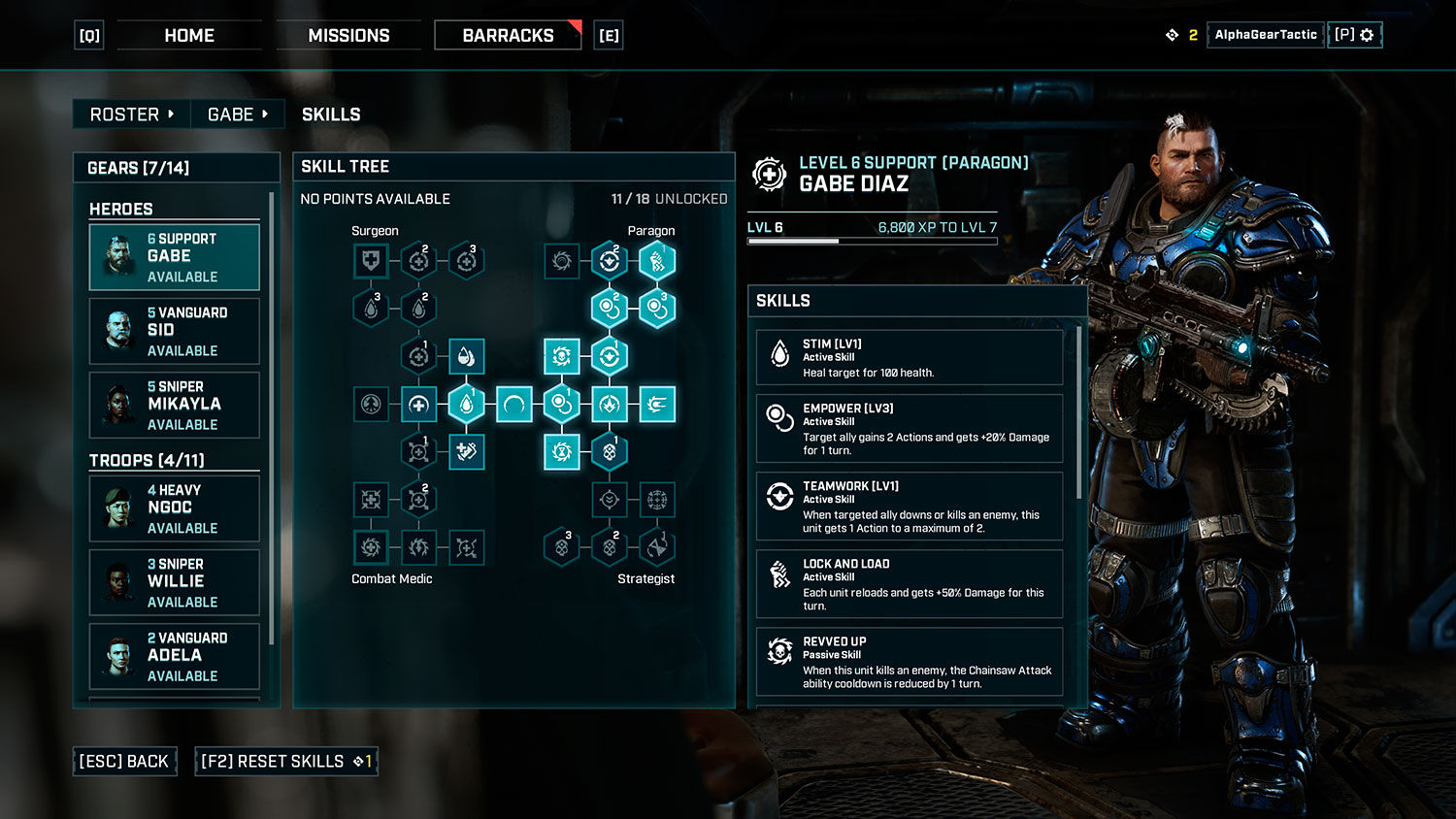Reset Skills with the bottom button
The height and width of the screenshot is (819, 1456).
(285, 762)
